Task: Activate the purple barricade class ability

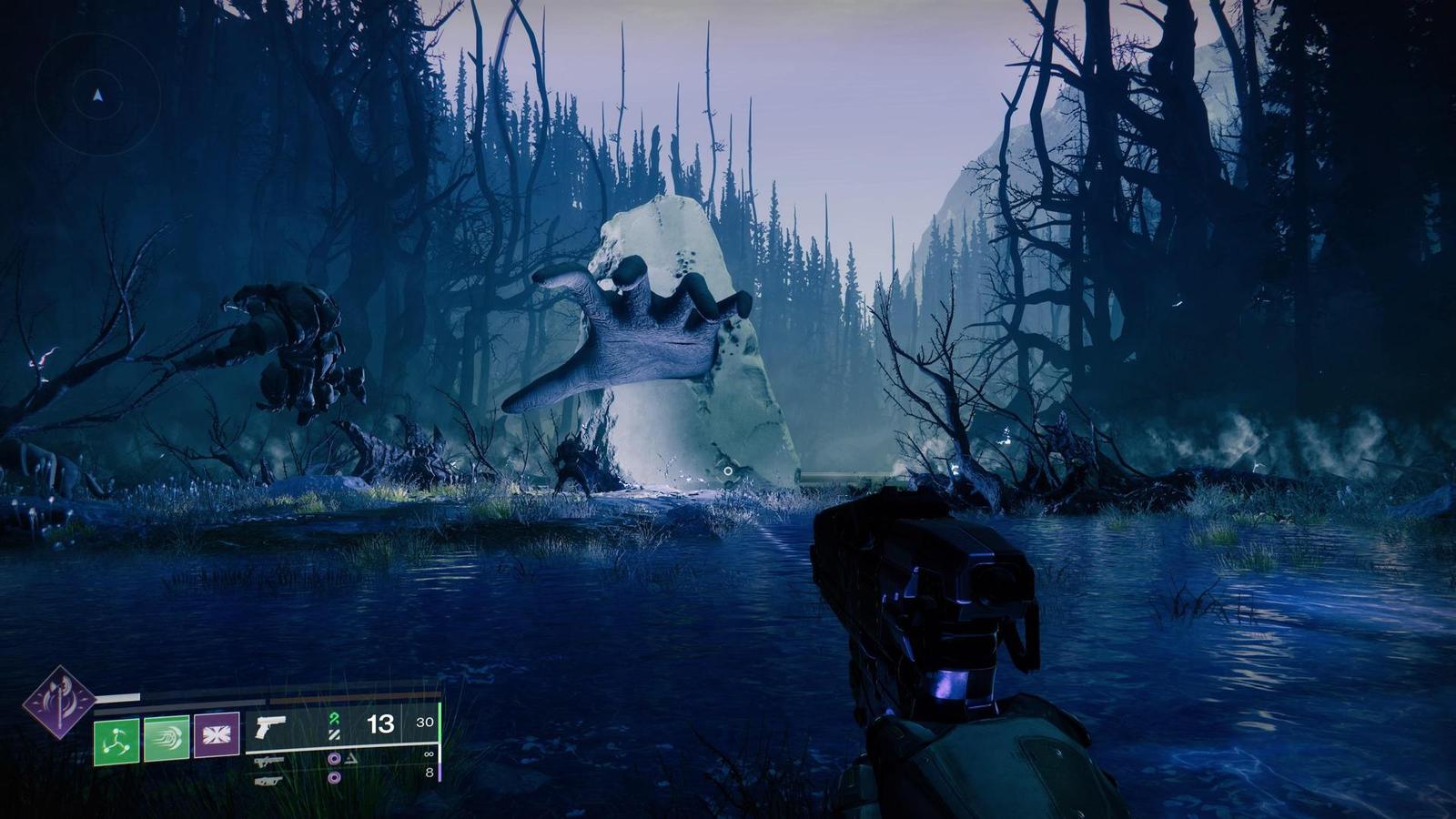Action: pos(217,735)
